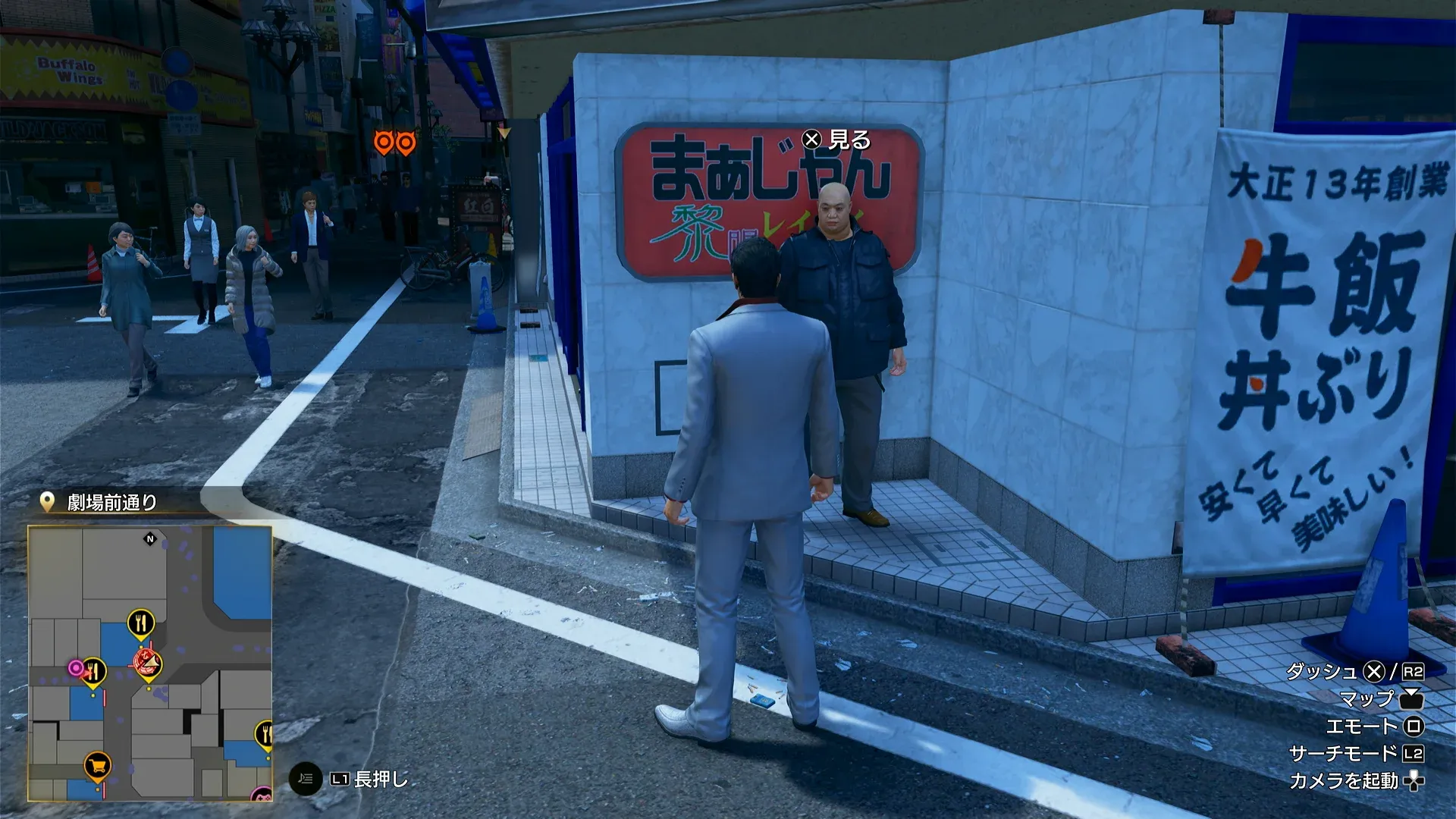Select the shopping cart store icon on the minimap

[x=98, y=766]
